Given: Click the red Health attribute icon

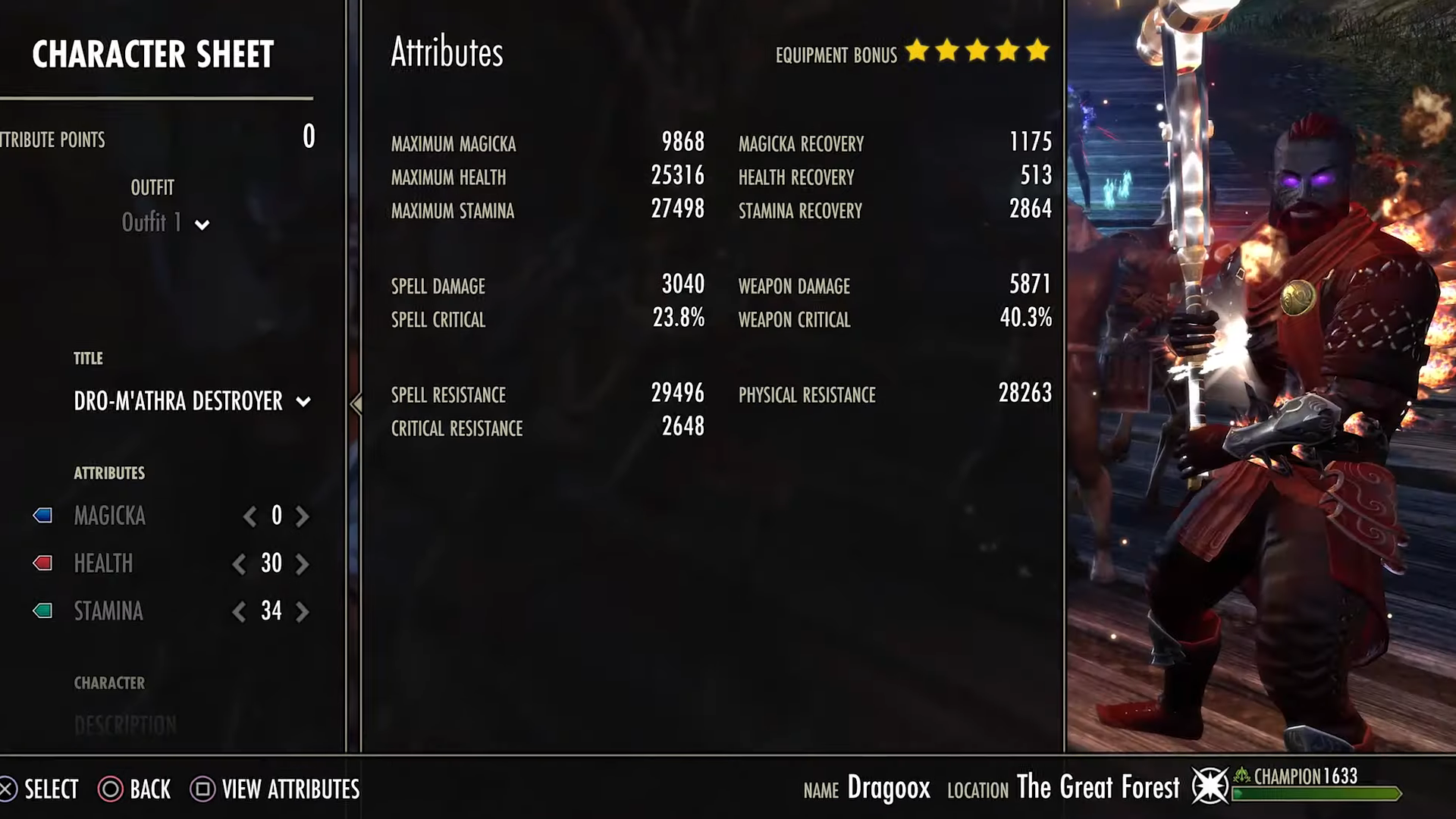Looking at the screenshot, I should coord(42,563).
